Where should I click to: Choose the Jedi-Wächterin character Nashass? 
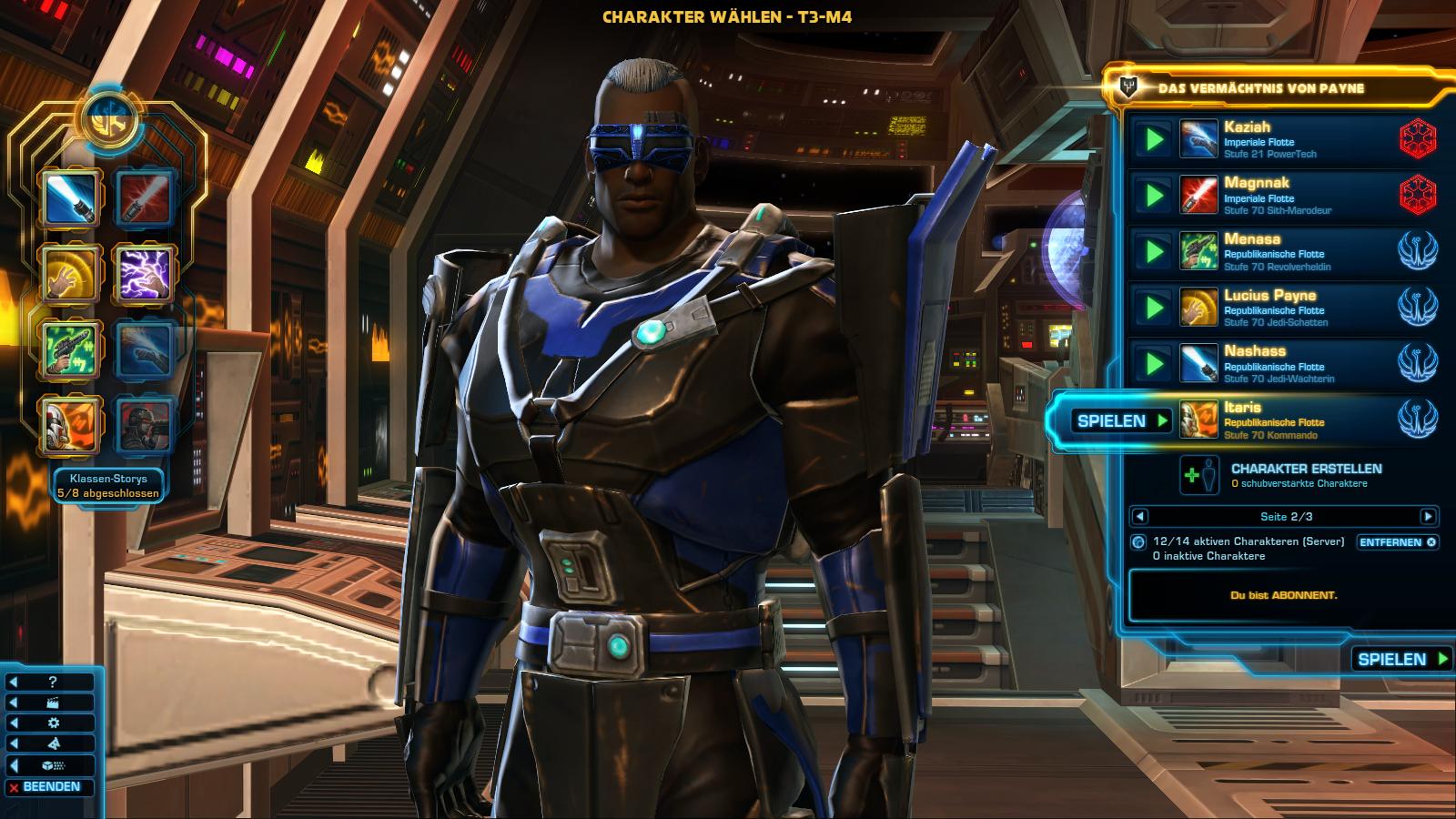coord(1292,364)
